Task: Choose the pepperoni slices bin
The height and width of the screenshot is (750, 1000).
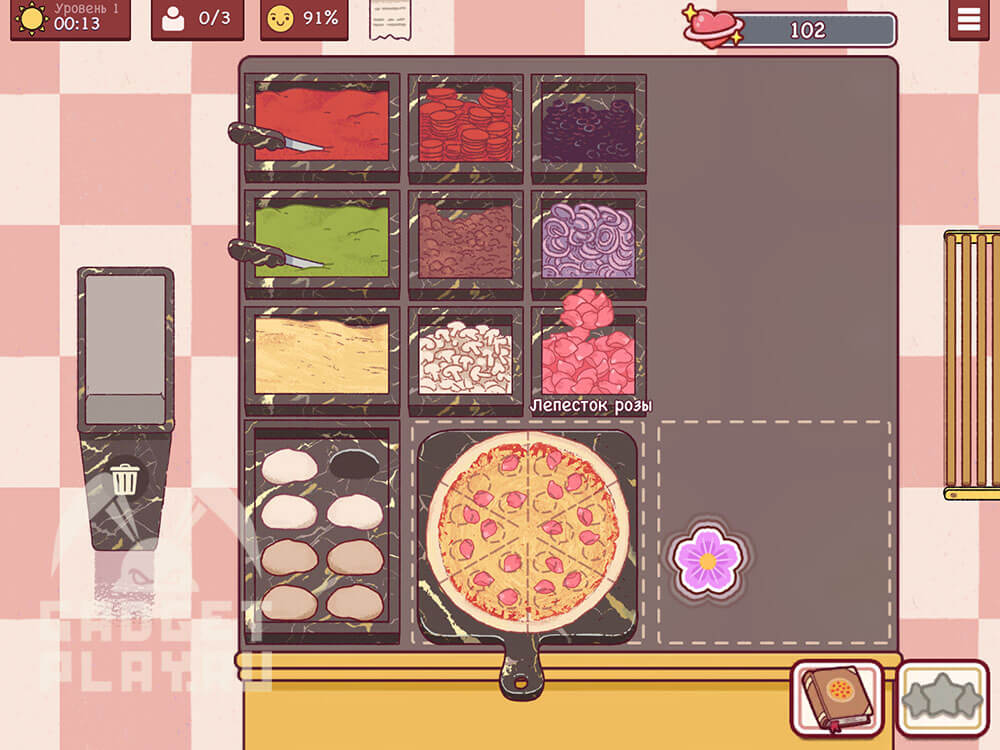Action: coord(465,125)
